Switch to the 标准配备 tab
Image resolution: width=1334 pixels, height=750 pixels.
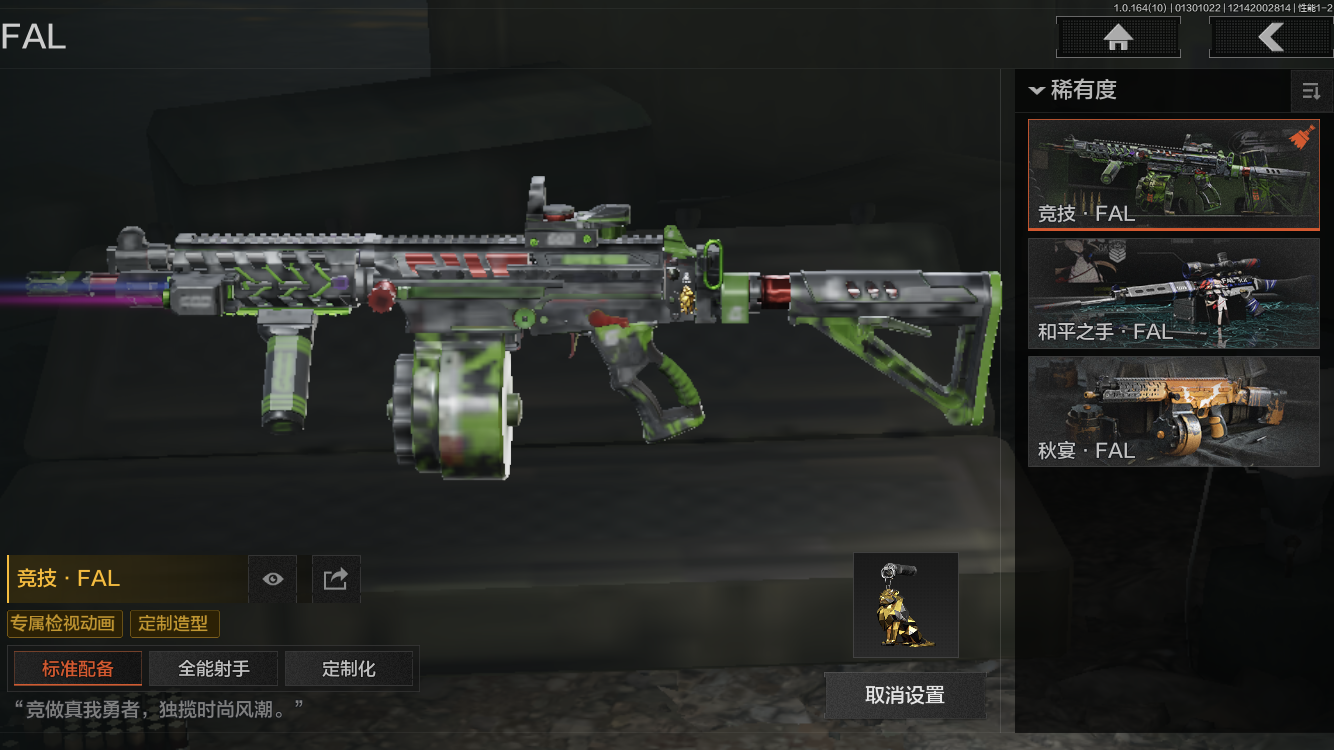(78, 669)
